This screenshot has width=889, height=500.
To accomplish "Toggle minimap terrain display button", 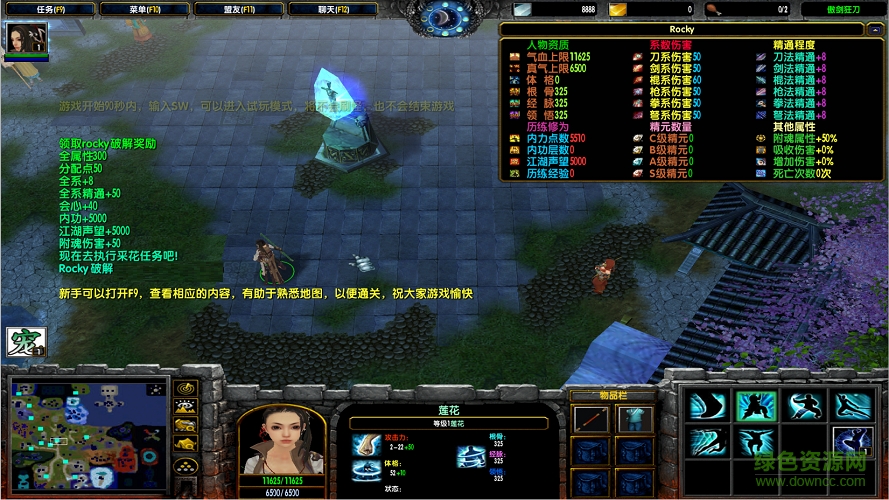I will pos(186,407).
